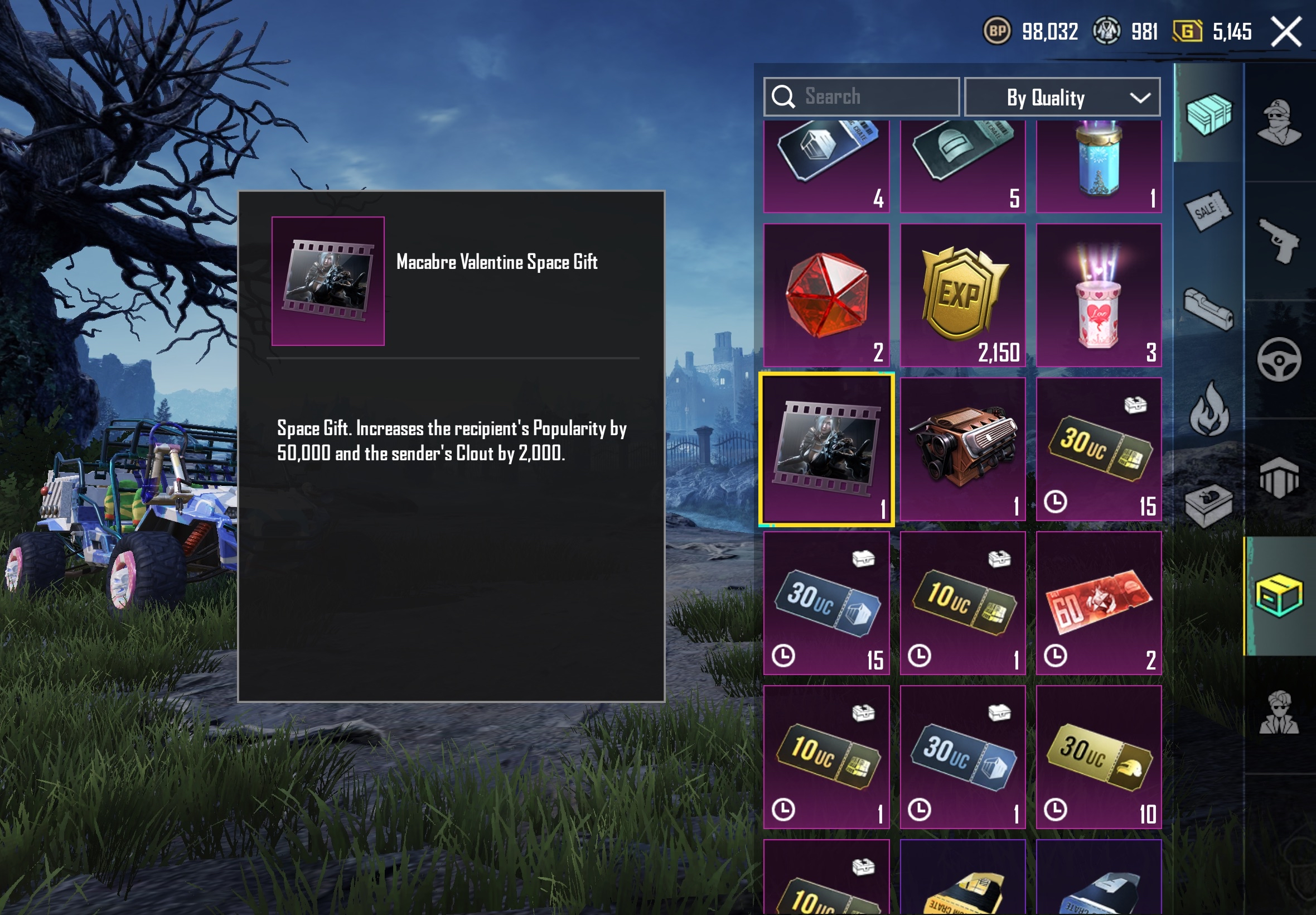Open the suited character tab
Screen dimensions: 1316x915
click(1279, 714)
